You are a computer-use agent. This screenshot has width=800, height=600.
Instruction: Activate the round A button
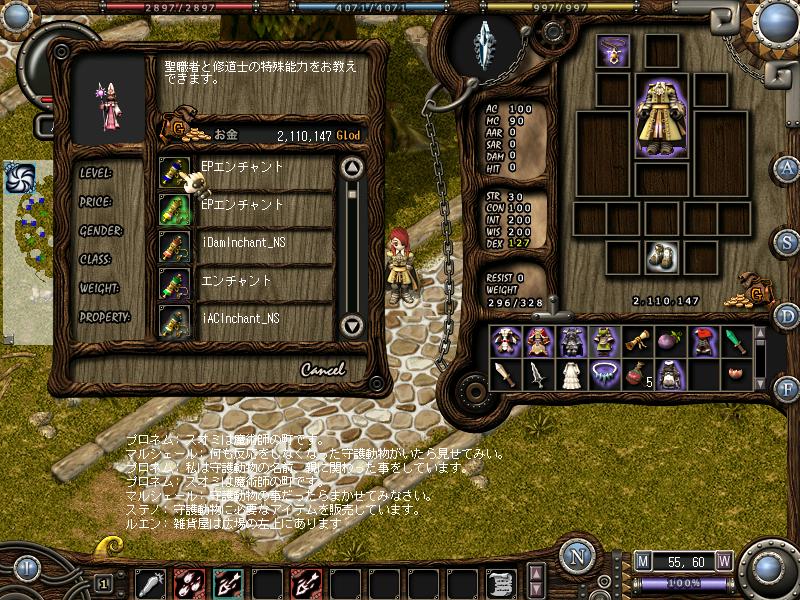click(x=788, y=166)
